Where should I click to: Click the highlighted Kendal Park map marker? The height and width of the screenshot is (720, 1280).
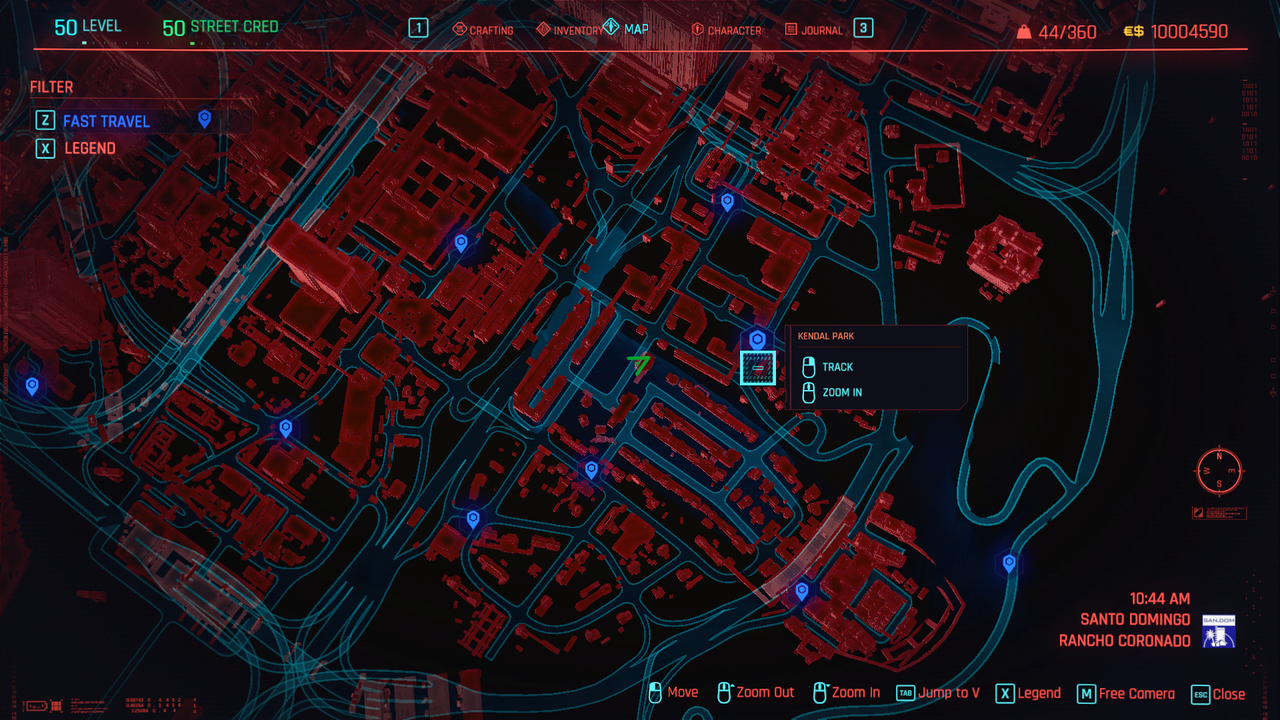pos(757,367)
